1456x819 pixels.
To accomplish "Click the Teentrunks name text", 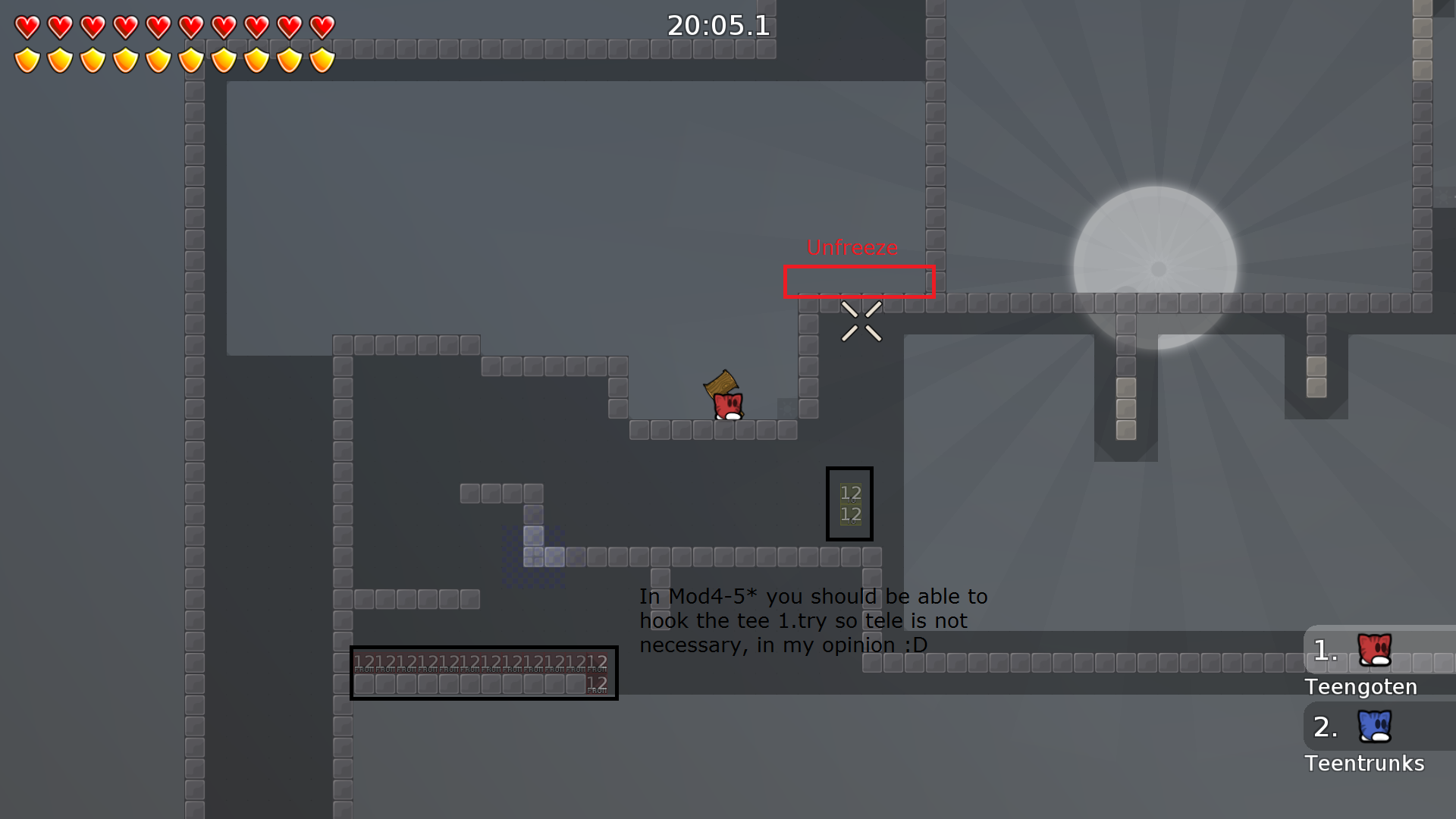I will tap(1365, 764).
